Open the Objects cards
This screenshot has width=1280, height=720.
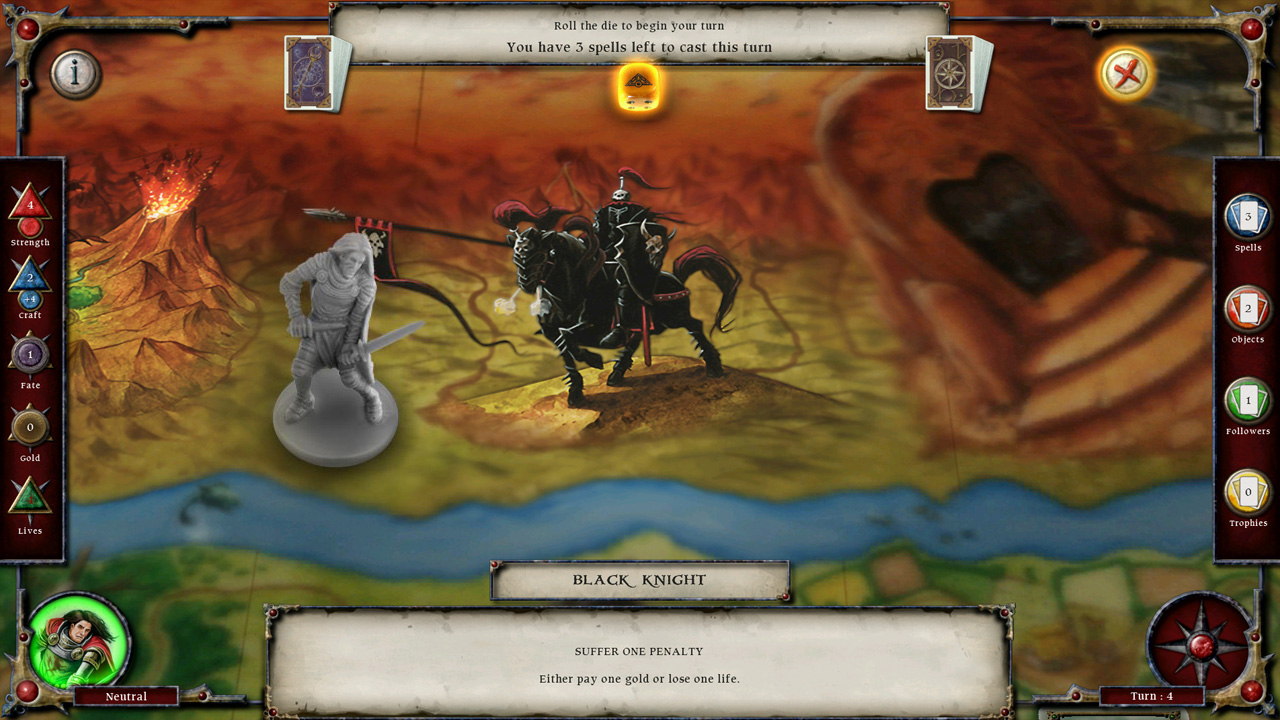click(x=1247, y=309)
